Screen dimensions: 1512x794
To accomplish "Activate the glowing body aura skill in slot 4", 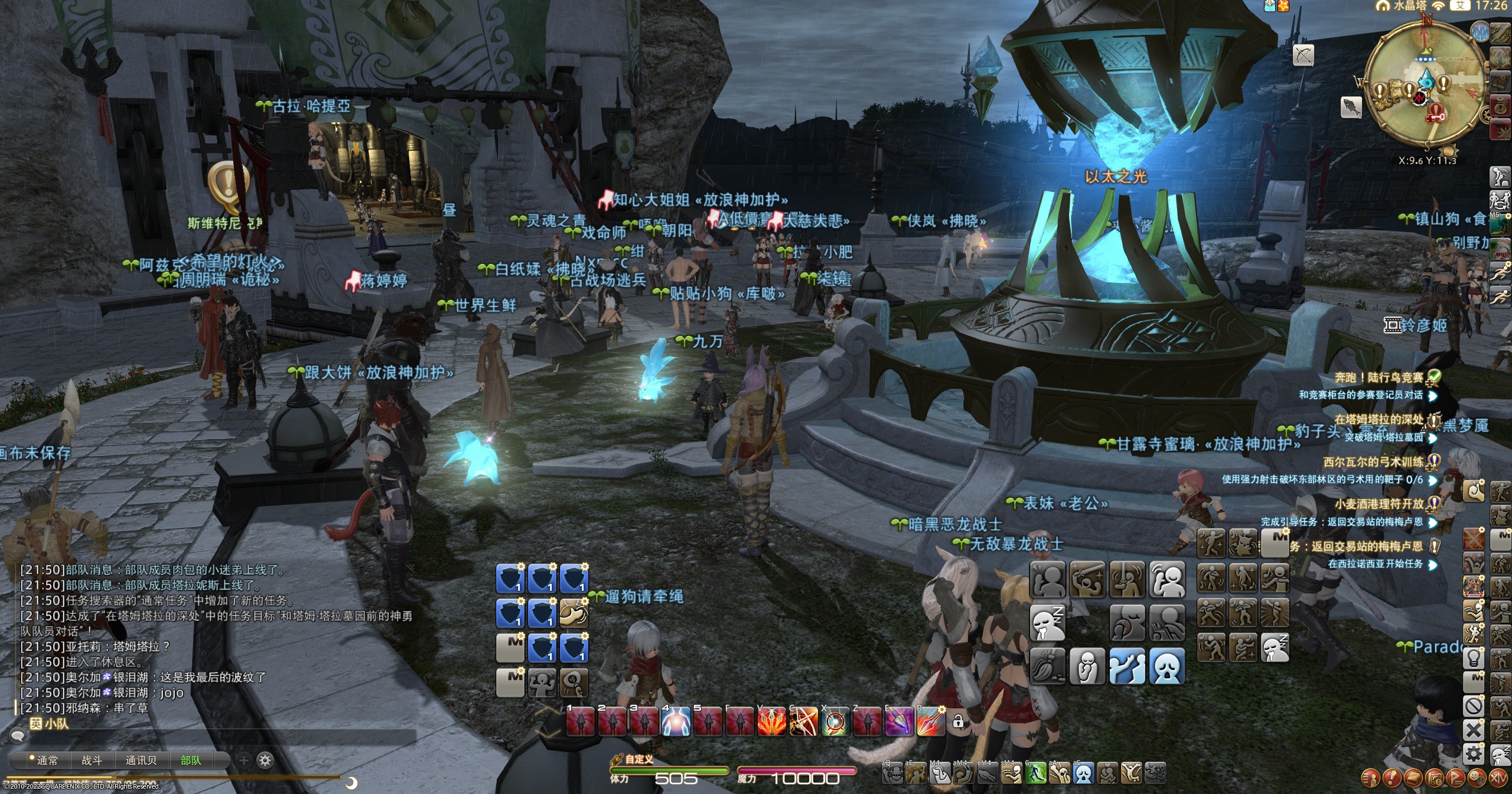I will click(676, 722).
